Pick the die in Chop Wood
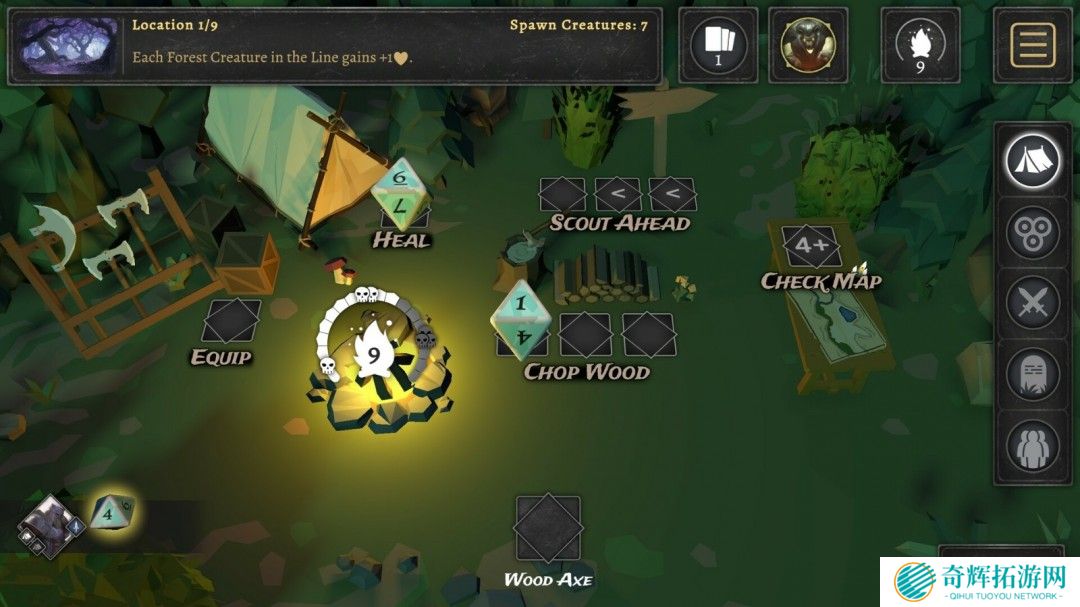 pos(522,321)
